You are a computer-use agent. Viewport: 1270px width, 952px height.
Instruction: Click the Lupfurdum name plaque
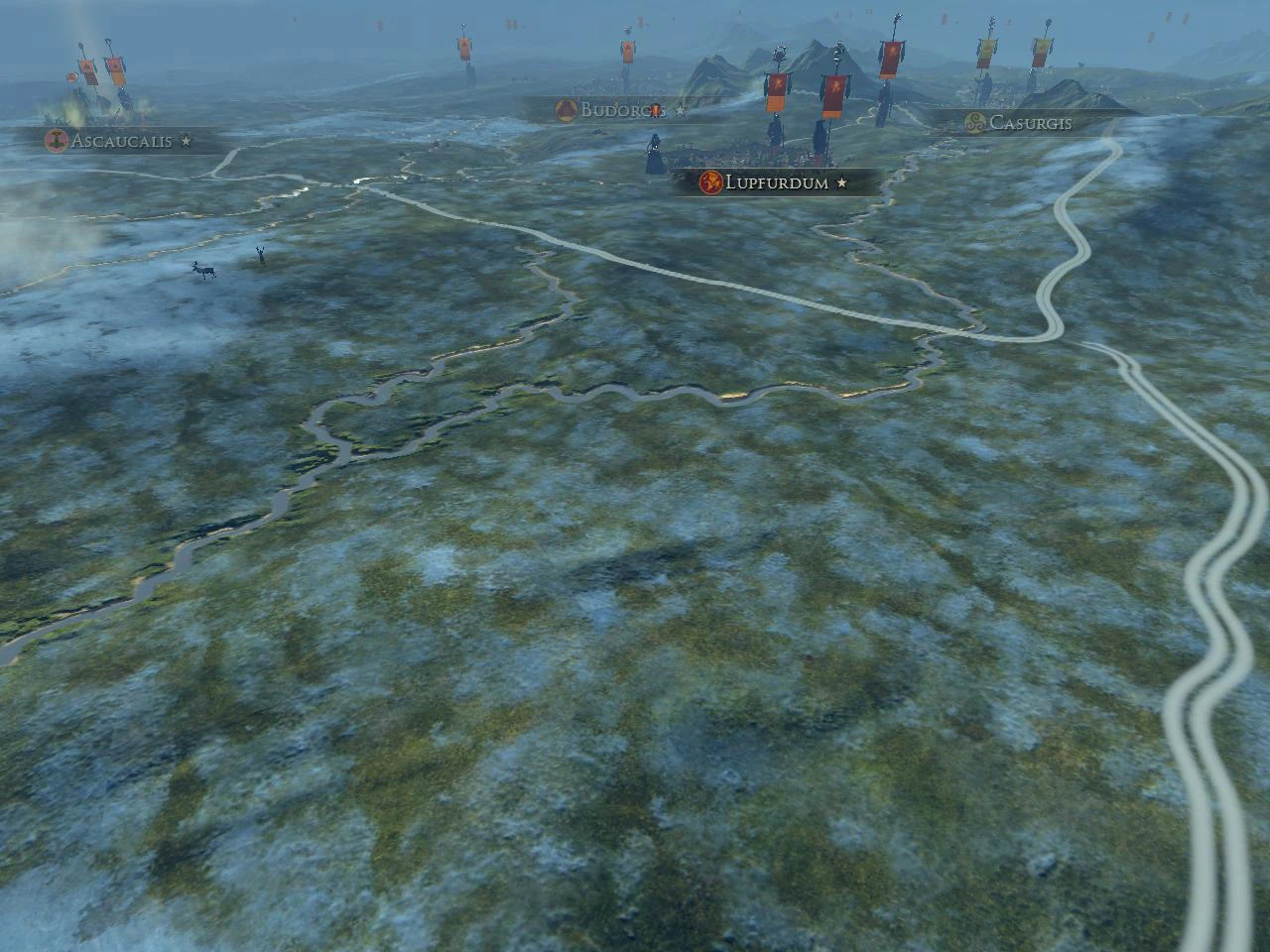tap(779, 183)
